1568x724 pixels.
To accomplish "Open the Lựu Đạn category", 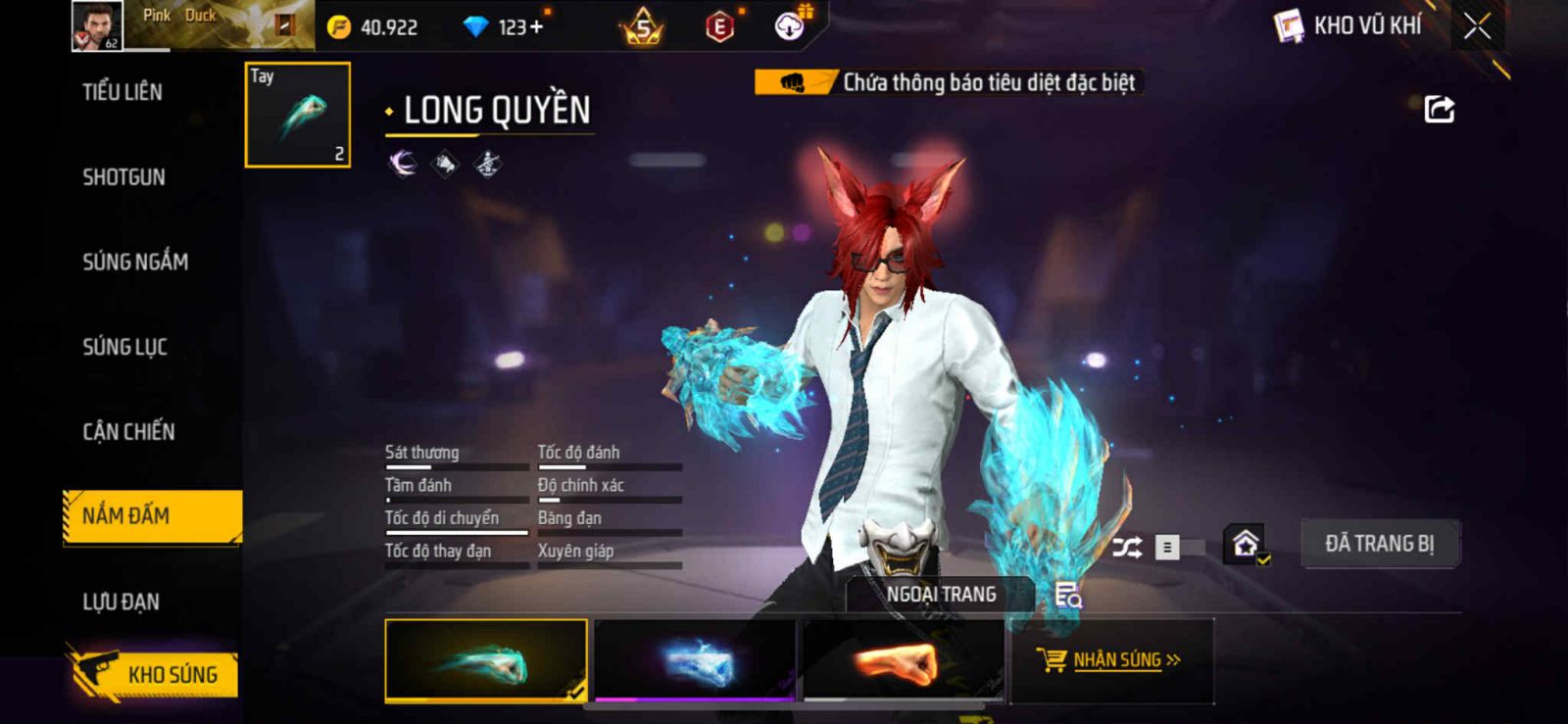I will pos(121,602).
